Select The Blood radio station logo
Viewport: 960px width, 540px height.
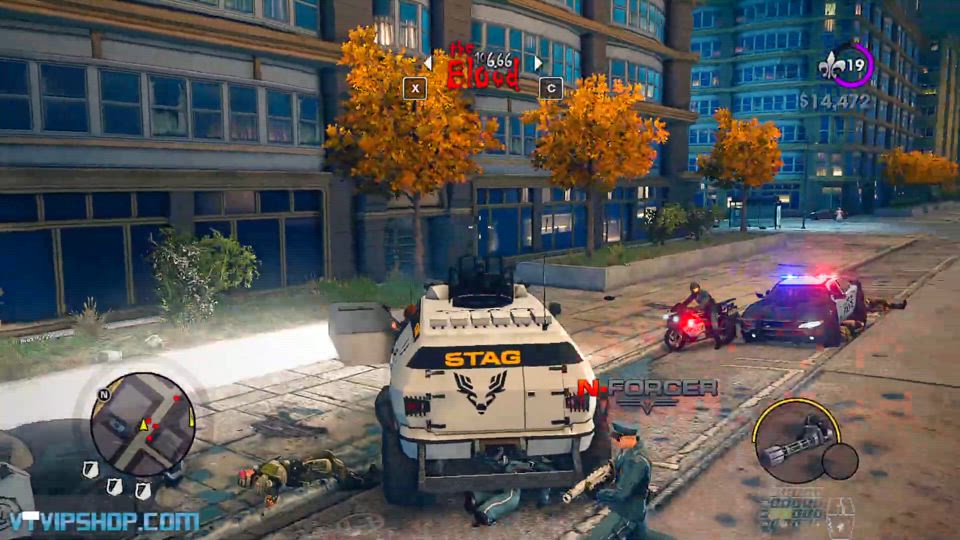[481, 68]
